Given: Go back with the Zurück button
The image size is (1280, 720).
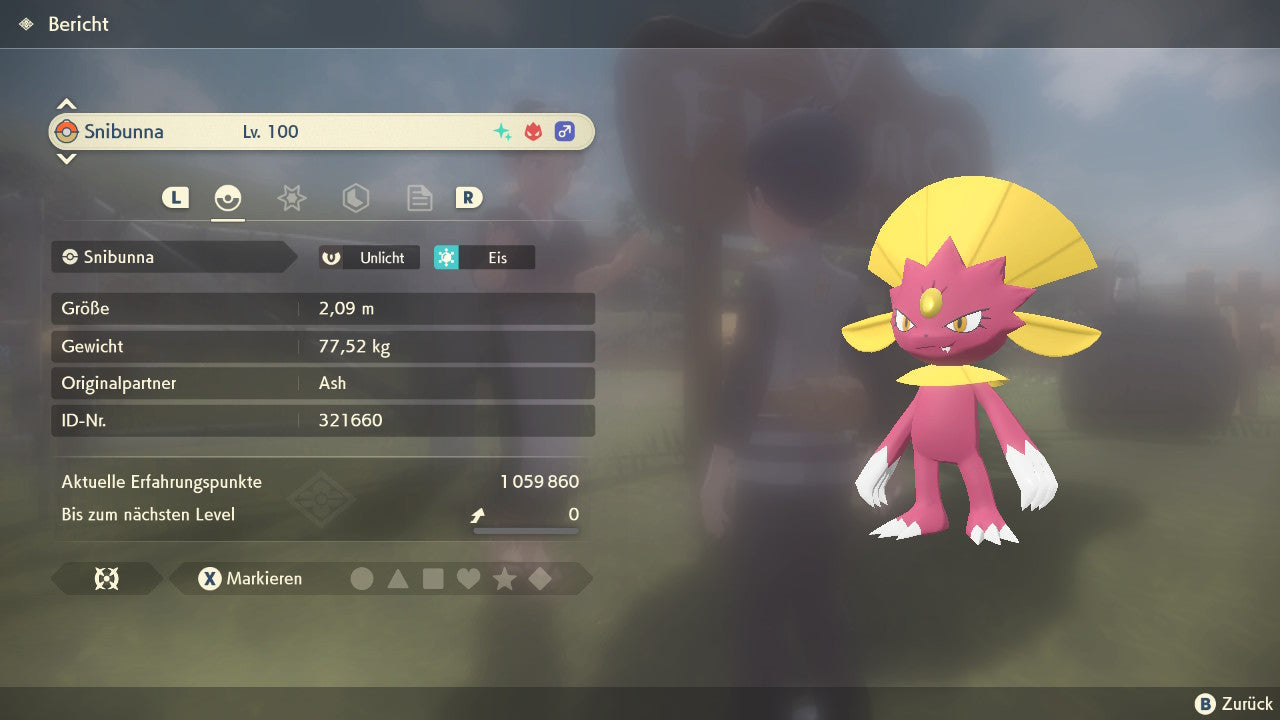Looking at the screenshot, I should point(1234,704).
